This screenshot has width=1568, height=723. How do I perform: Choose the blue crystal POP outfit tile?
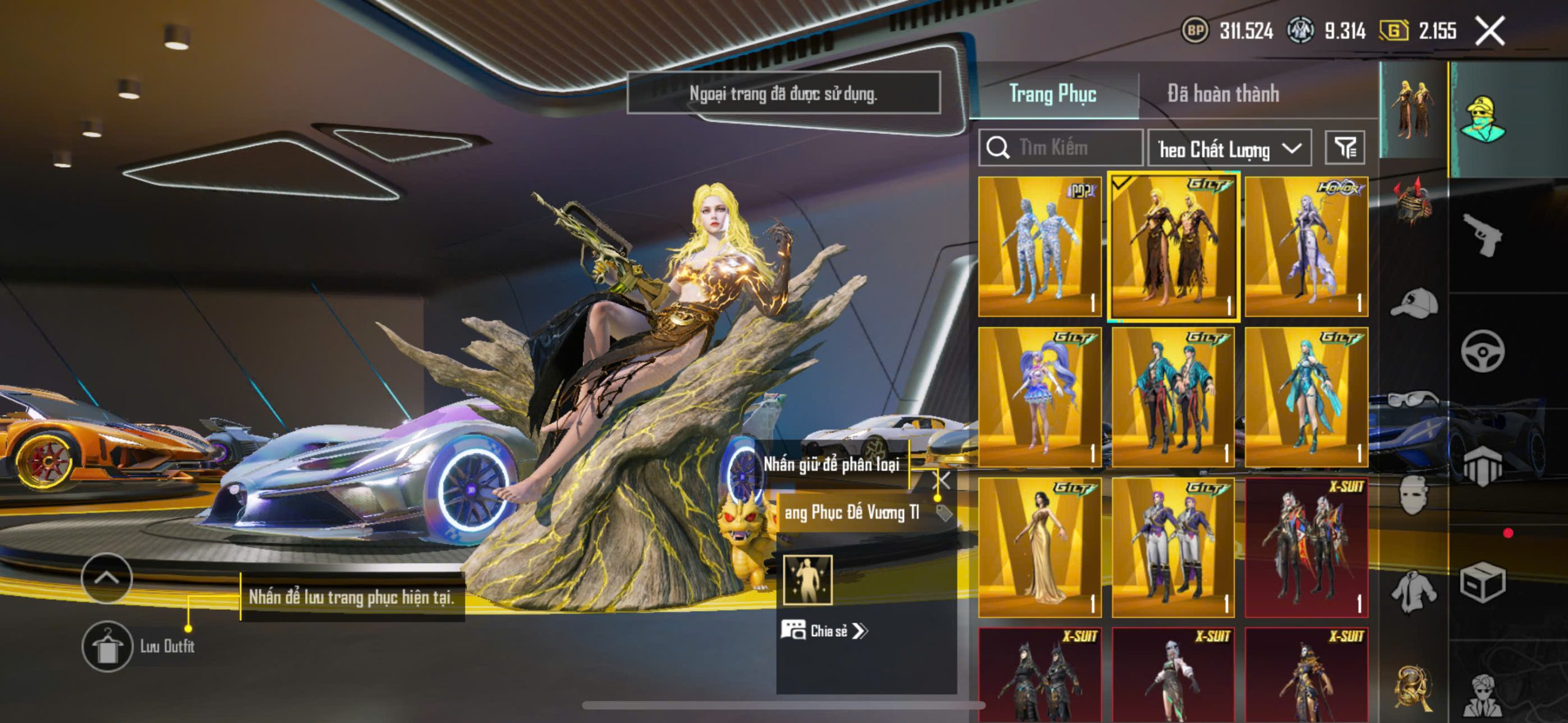point(1039,246)
